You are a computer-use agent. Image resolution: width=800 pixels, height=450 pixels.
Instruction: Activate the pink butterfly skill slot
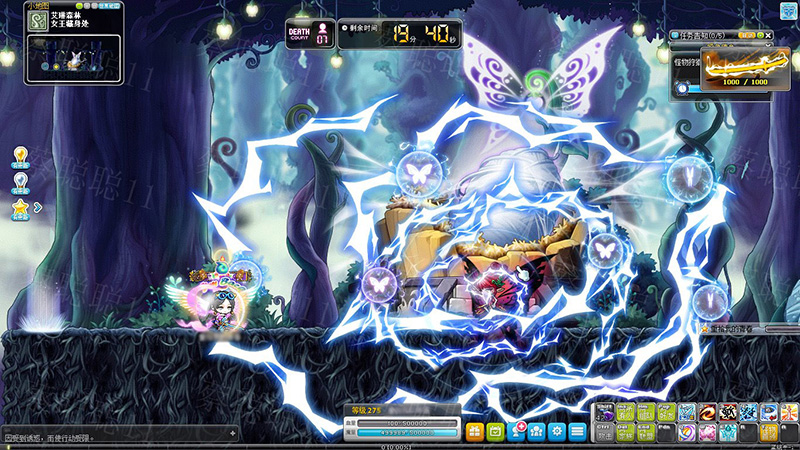tap(707, 432)
